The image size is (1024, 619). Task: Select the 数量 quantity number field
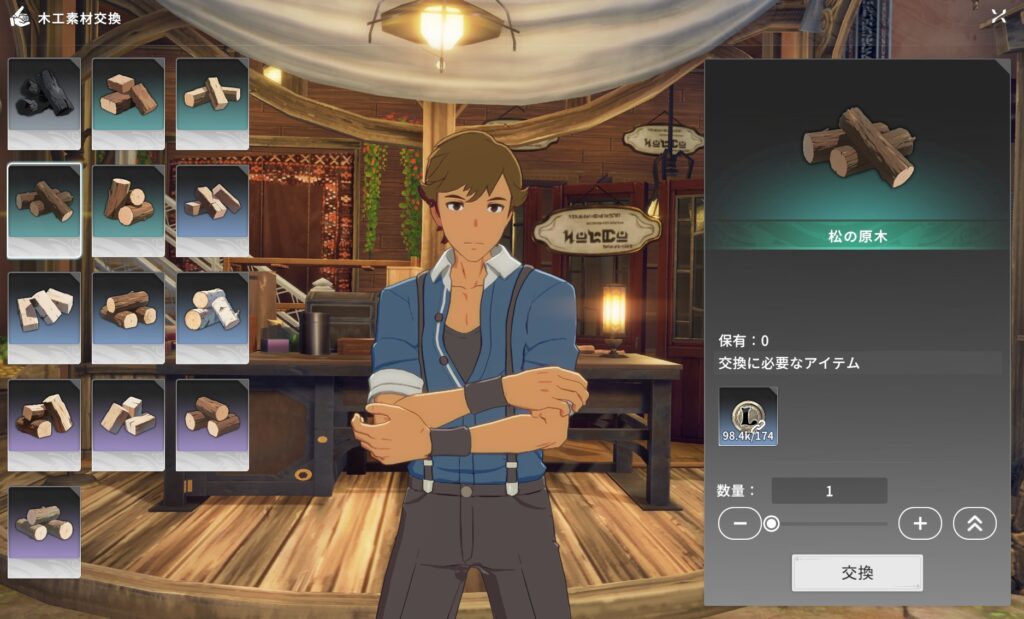click(829, 491)
